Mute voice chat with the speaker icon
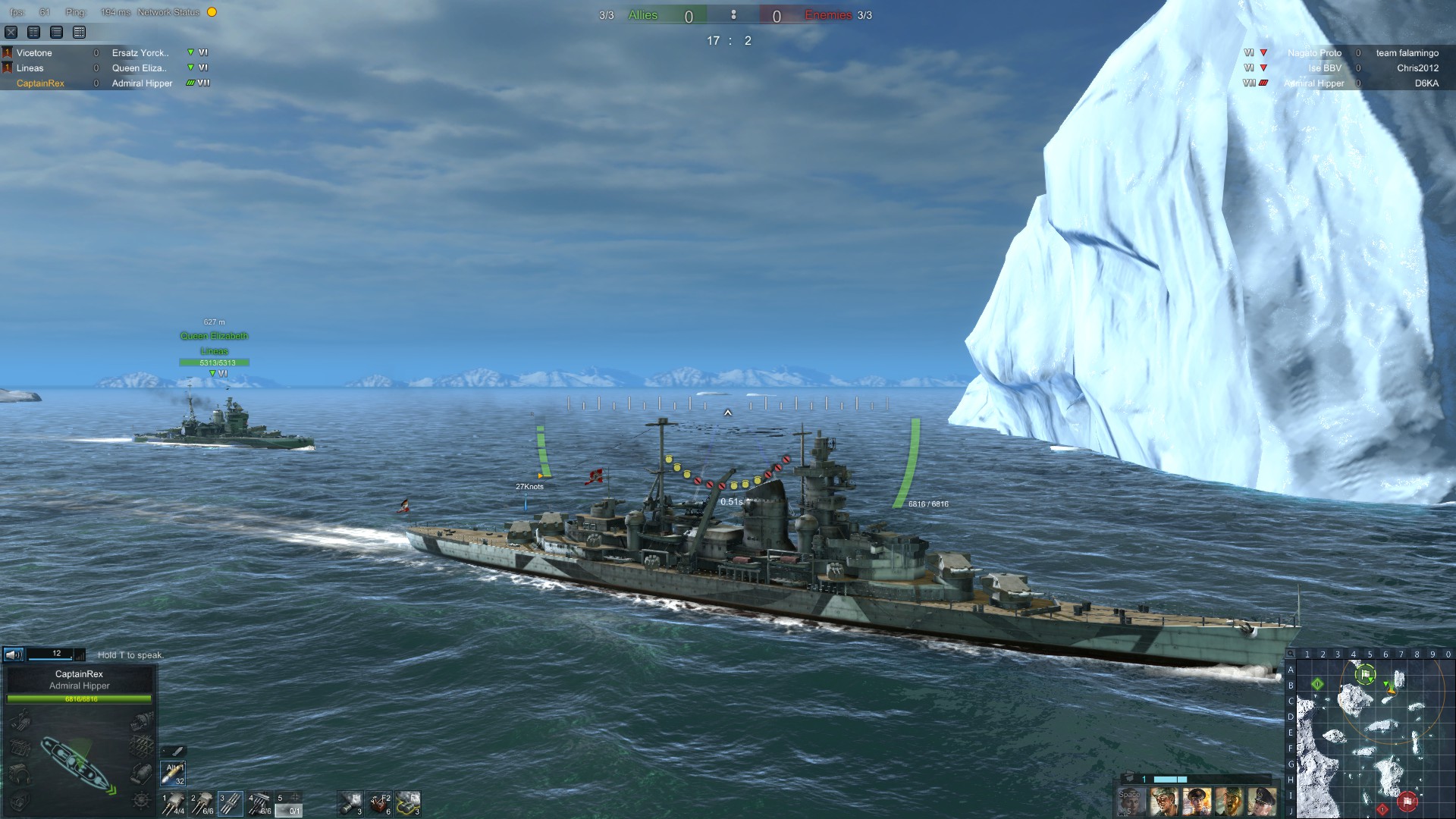 pos(13,654)
